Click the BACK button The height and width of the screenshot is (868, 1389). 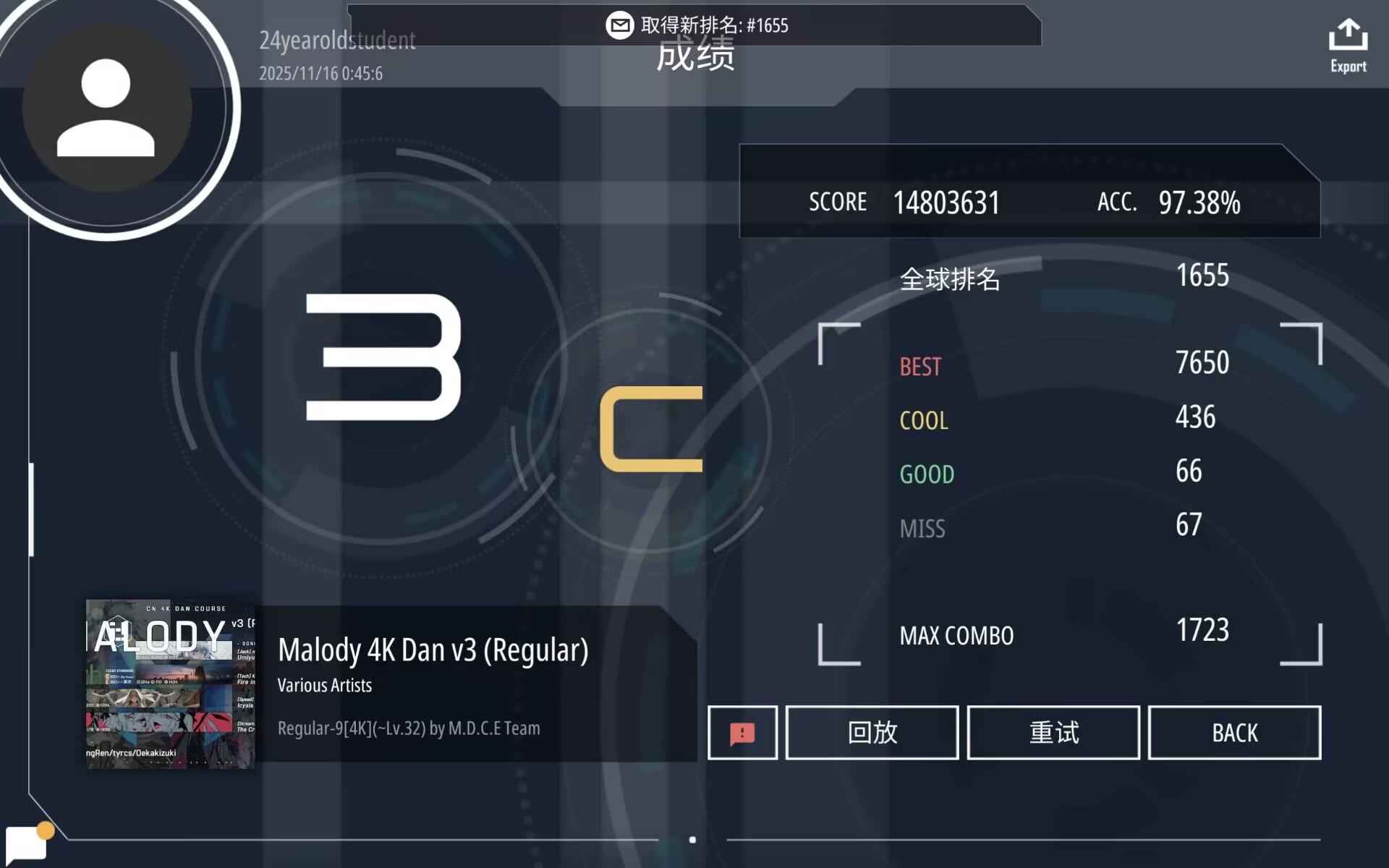click(x=1234, y=732)
